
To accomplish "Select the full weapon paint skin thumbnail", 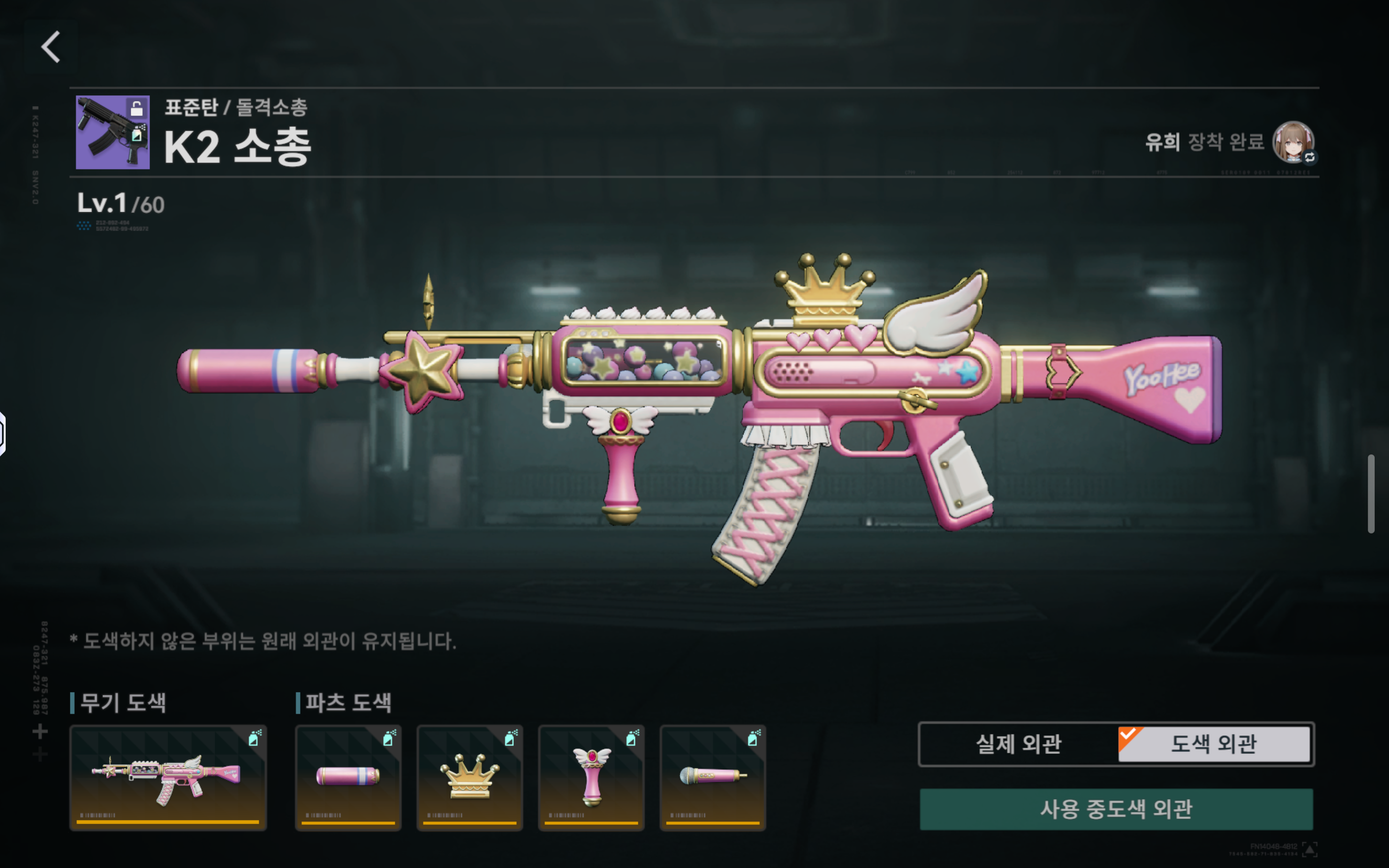I will click(x=168, y=777).
